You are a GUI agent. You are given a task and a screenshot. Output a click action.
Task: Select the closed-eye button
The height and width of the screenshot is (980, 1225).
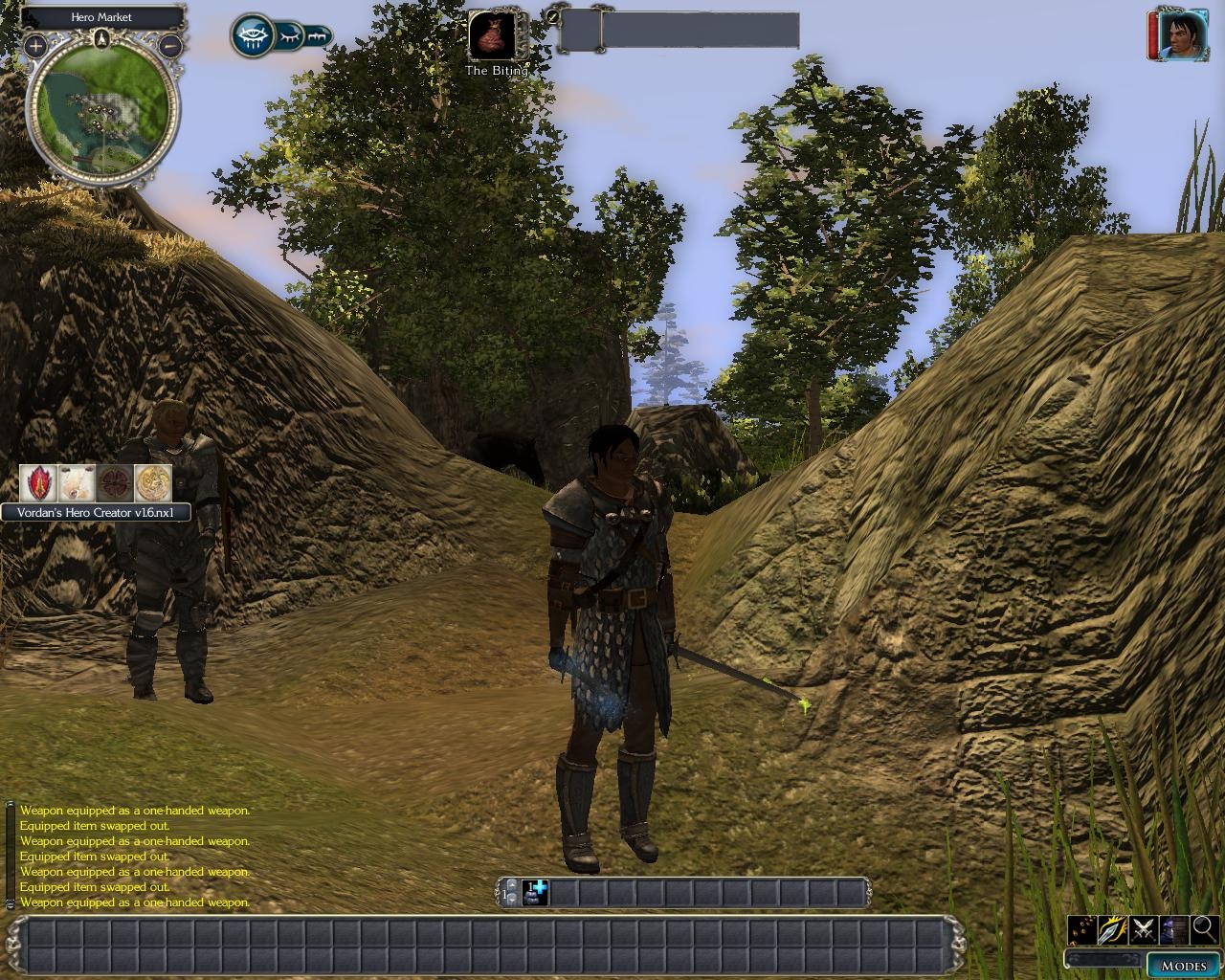(x=290, y=37)
